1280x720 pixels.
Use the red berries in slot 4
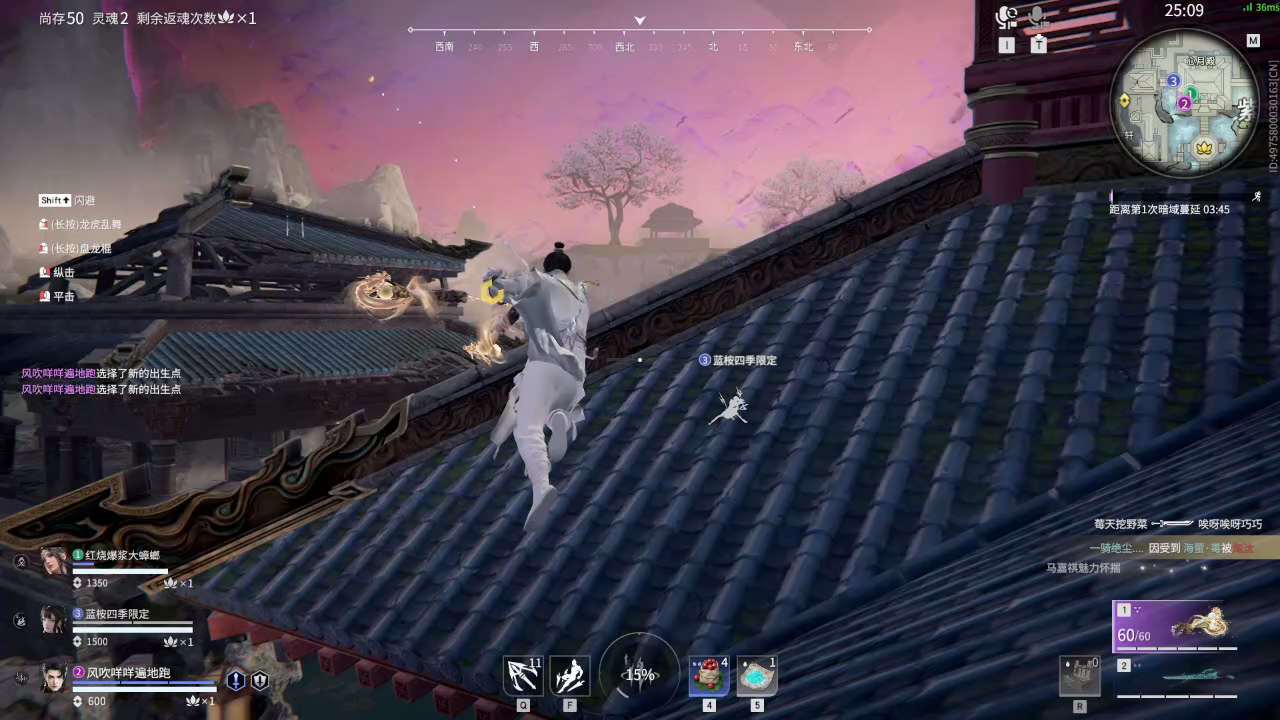[708, 675]
